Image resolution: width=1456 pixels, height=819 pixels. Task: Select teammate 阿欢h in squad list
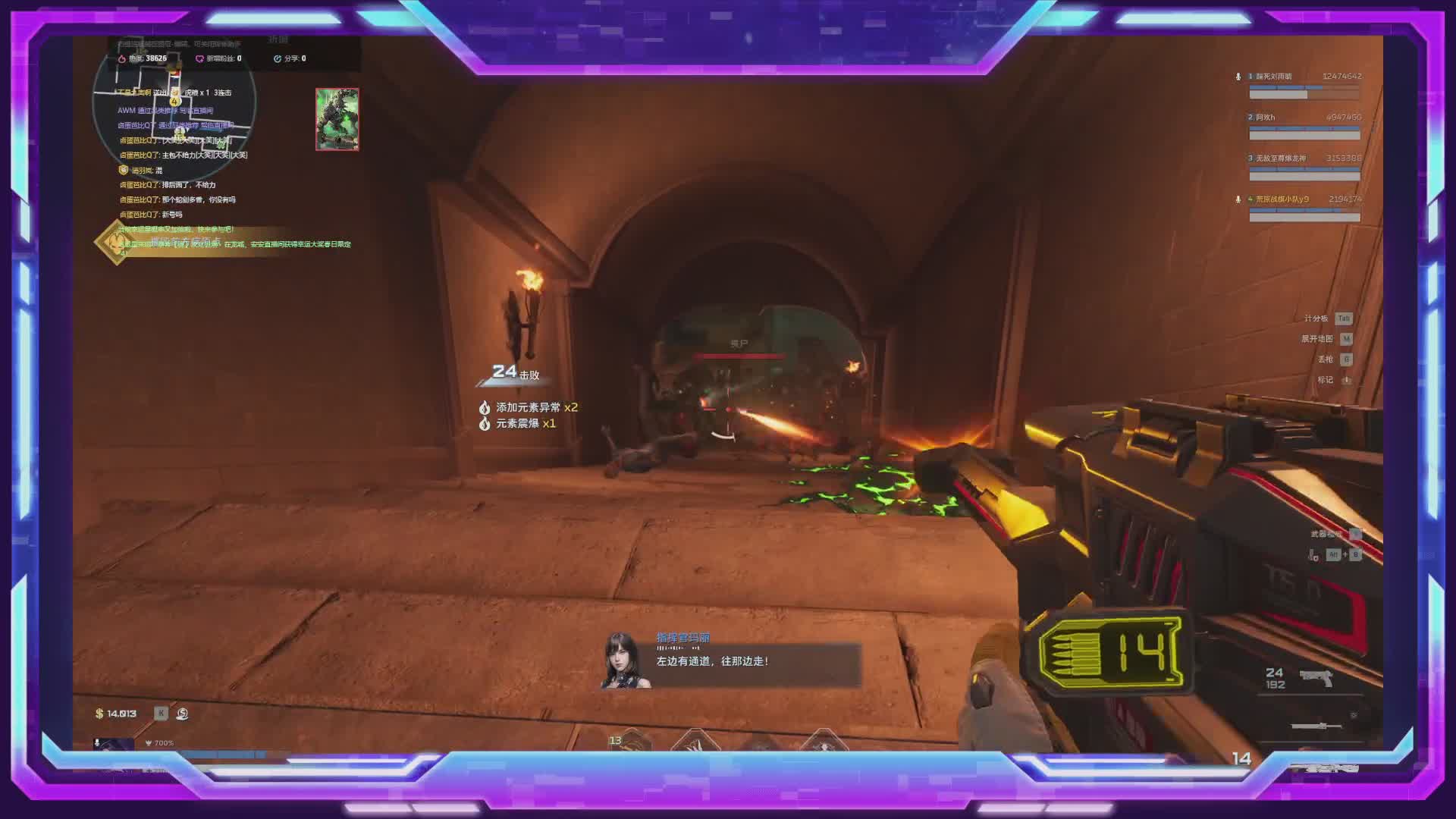coord(1304,126)
